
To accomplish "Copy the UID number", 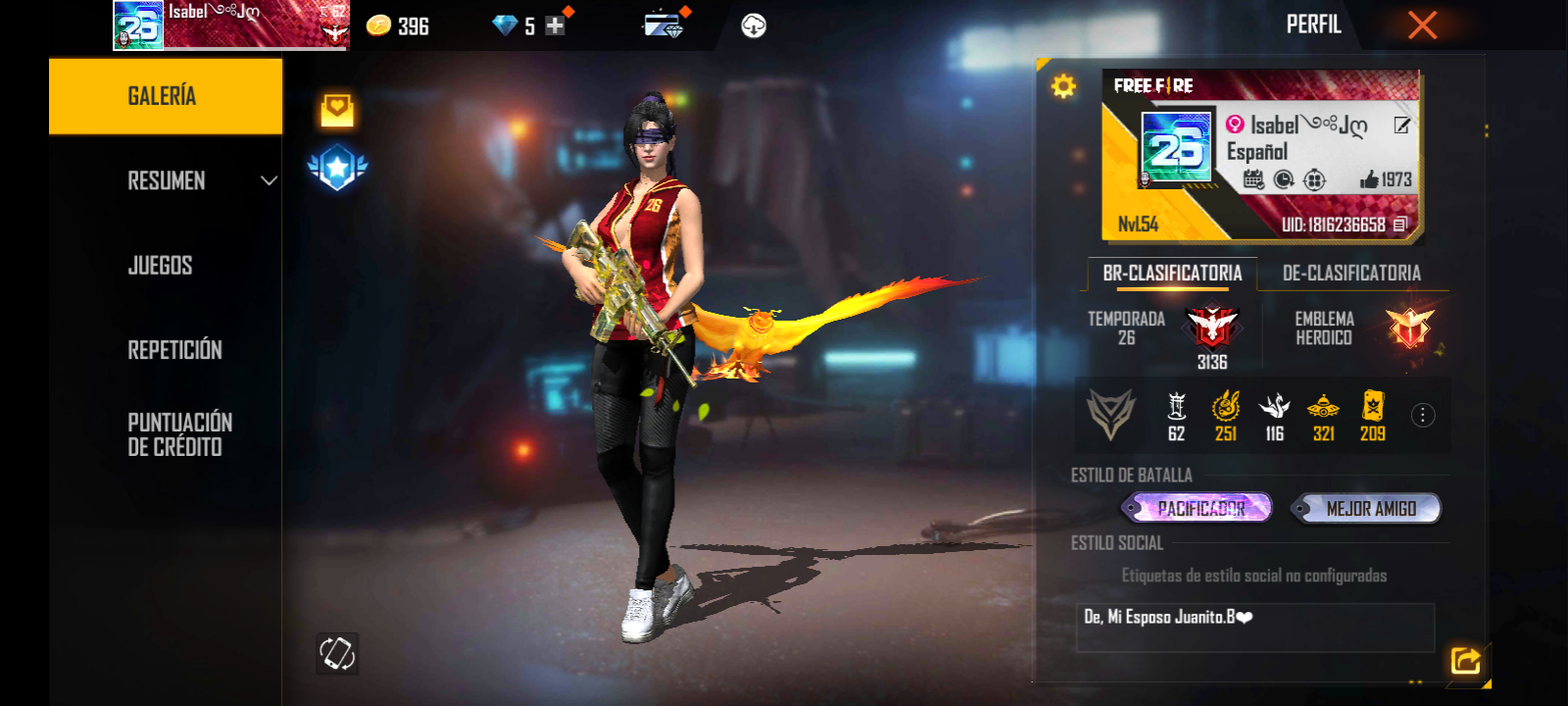I will tap(1400, 225).
